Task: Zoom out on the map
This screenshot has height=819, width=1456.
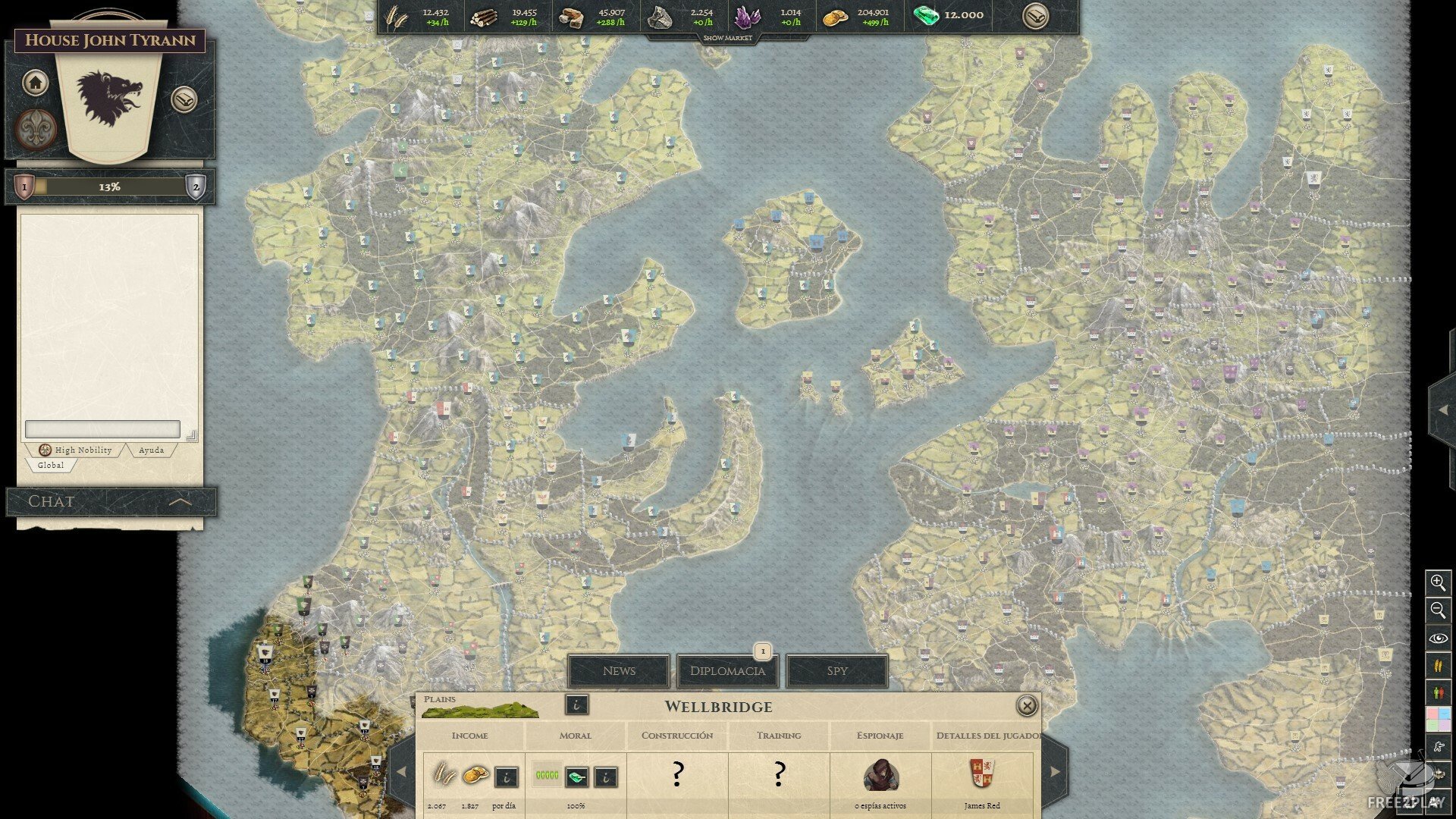Action: point(1438,610)
